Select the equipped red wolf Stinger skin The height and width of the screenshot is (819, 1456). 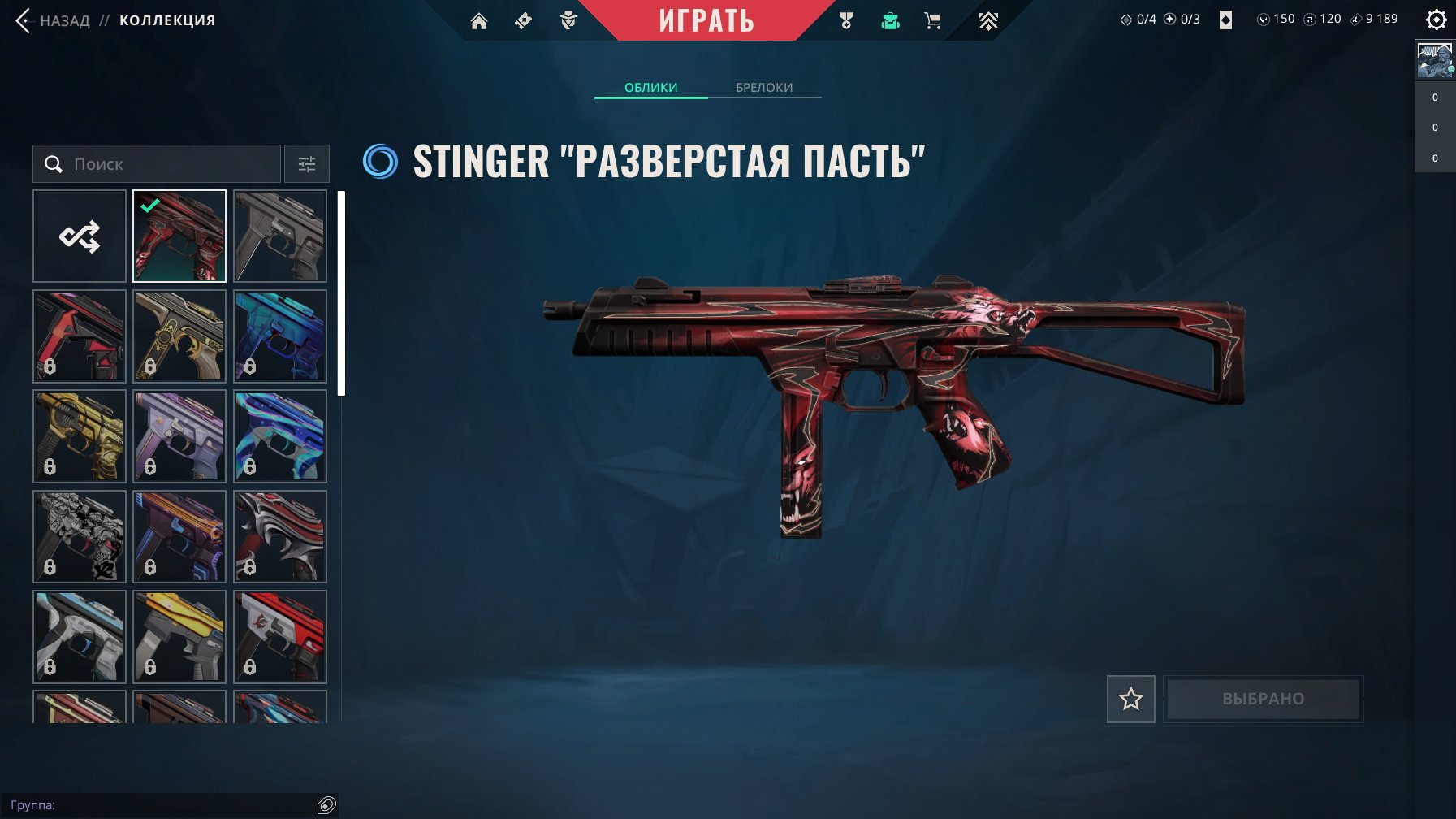[179, 236]
